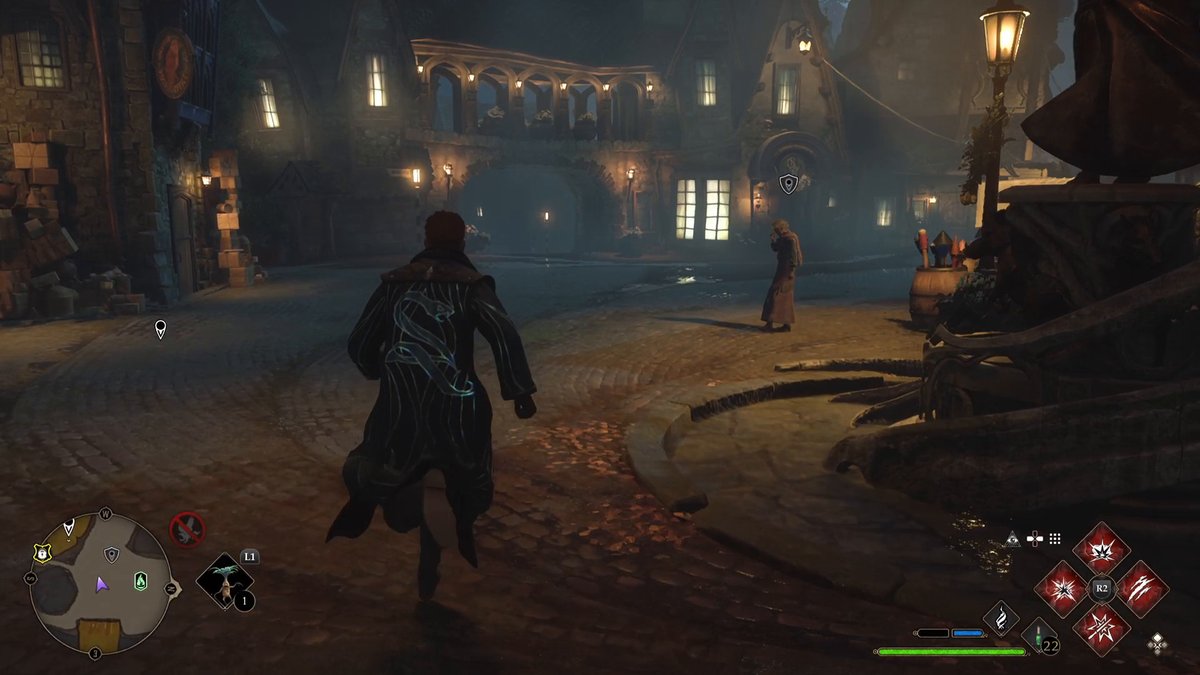Use the green Wiggenweld potion slot
Screen dimensions: 1200x675
1039,636
